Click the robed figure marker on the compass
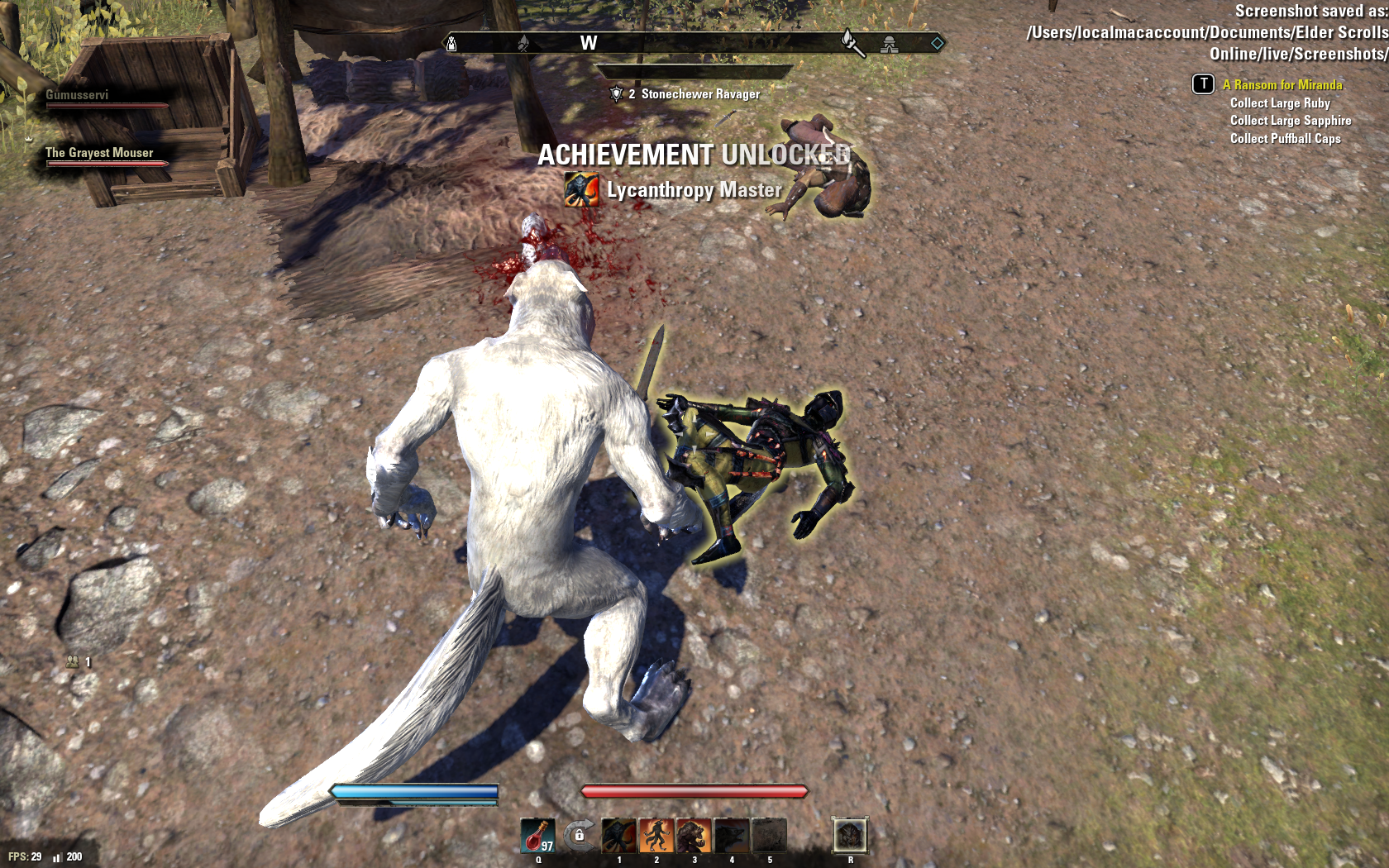Screen dimensions: 1389x868 coord(451,43)
